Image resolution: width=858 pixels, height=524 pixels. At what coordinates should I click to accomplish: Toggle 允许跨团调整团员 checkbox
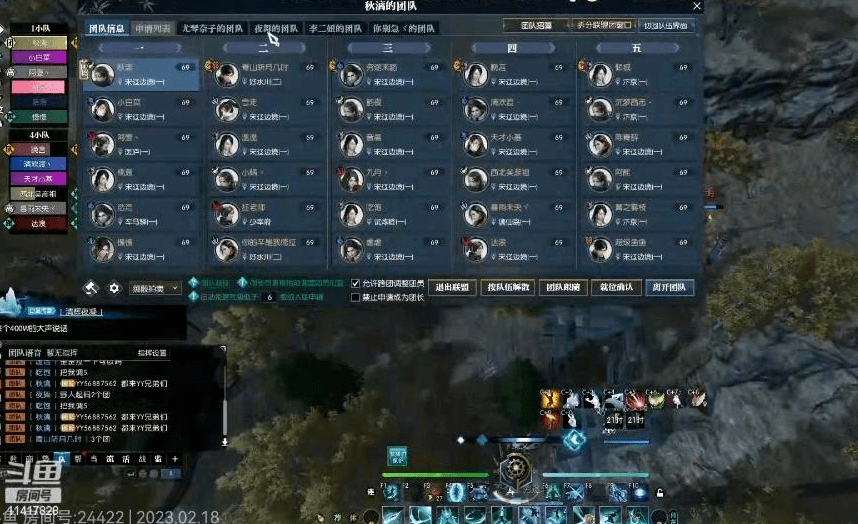(356, 284)
